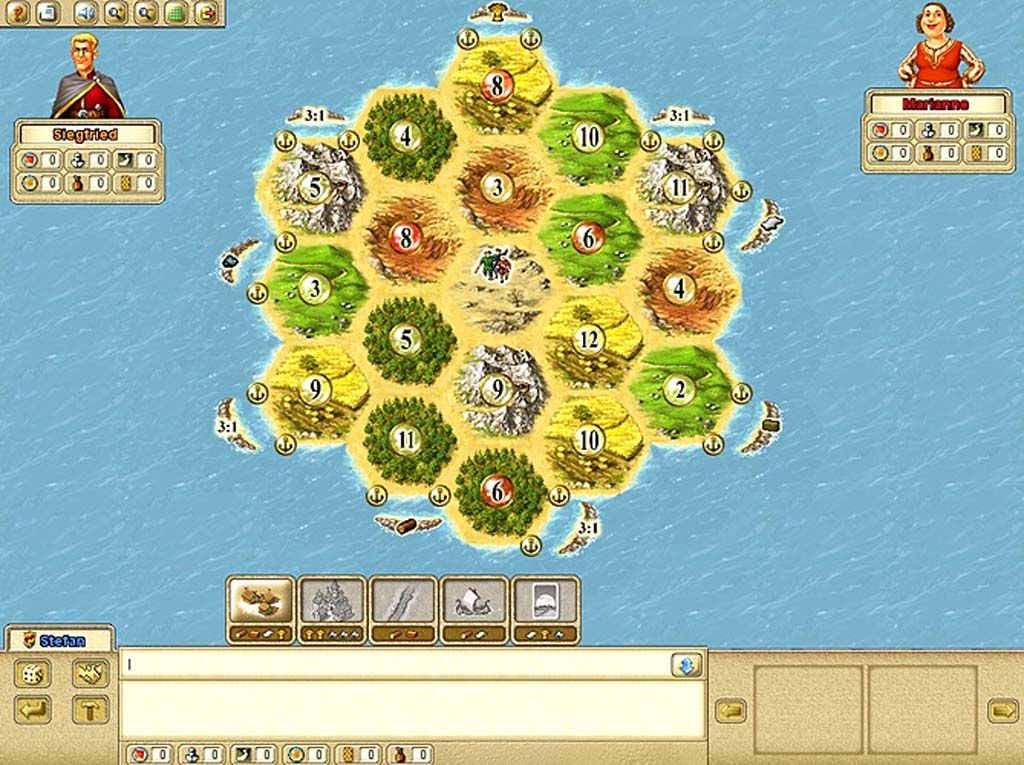Screen dimensions: 1024x765
Task: Open the document window icon
Action: coord(50,13)
